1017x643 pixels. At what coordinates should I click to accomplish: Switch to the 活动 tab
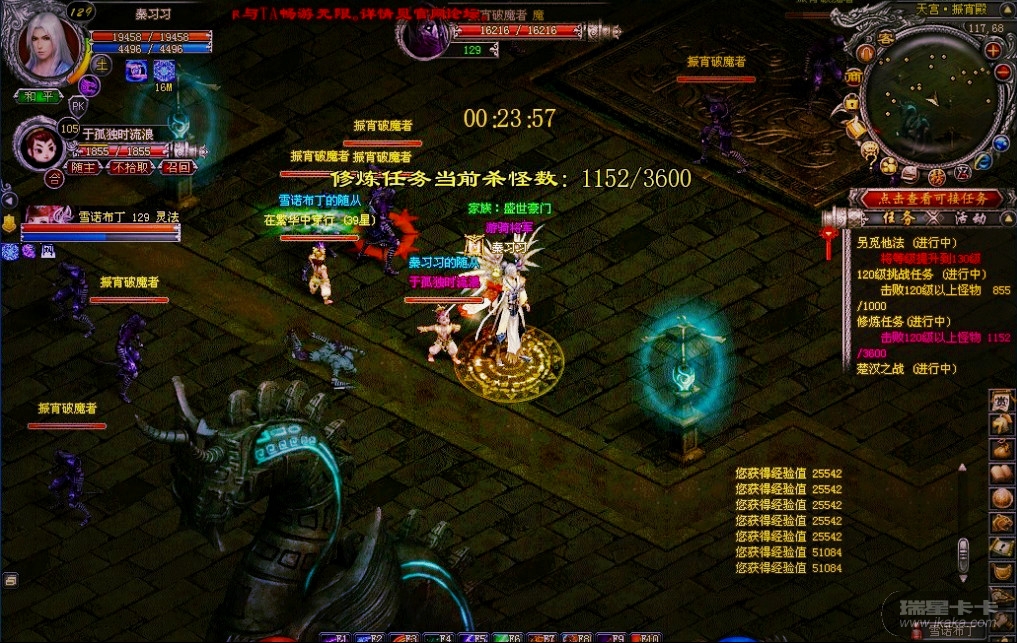[x=969, y=217]
